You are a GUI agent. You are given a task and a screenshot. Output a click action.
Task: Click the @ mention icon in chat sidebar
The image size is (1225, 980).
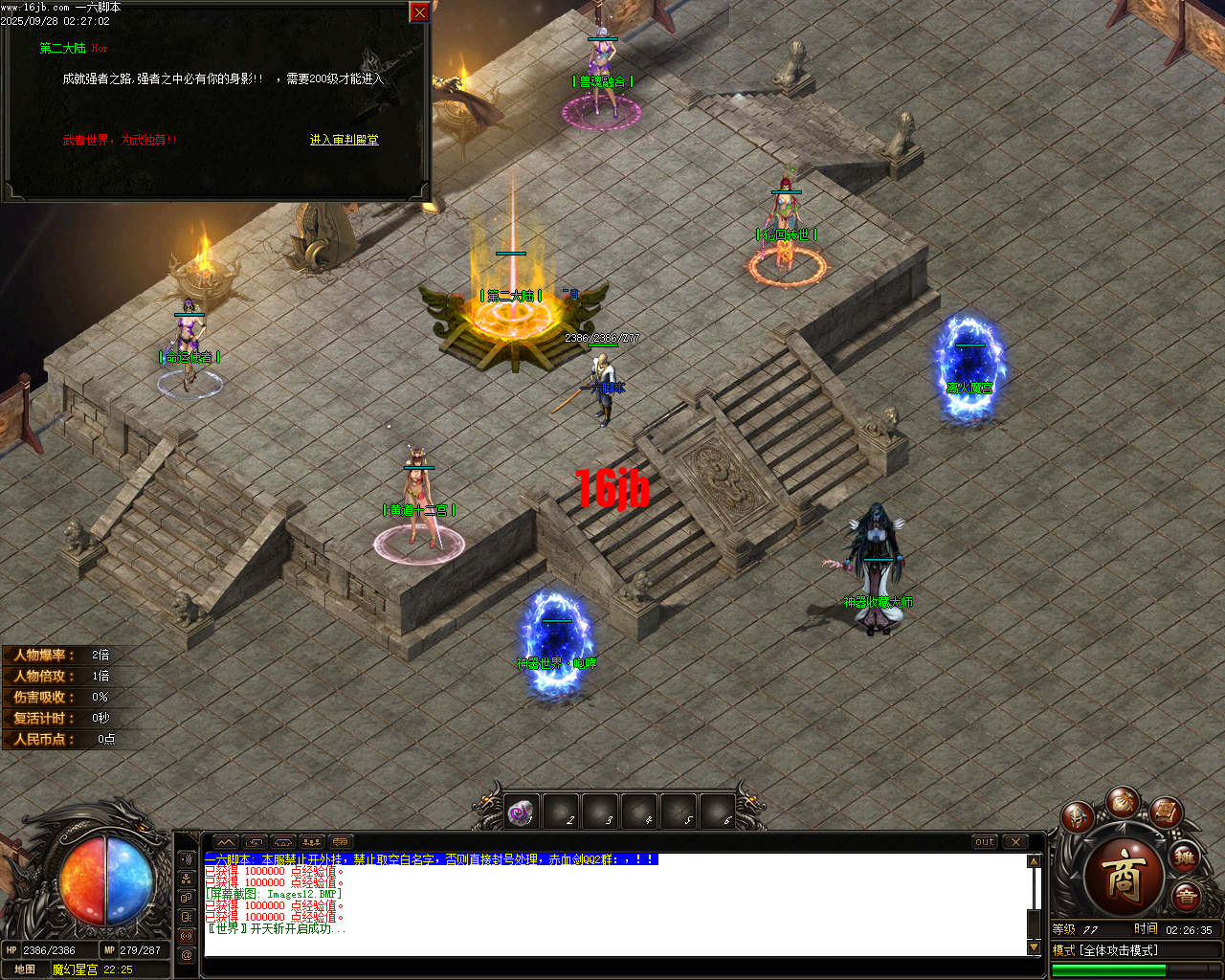pyautogui.click(x=186, y=954)
